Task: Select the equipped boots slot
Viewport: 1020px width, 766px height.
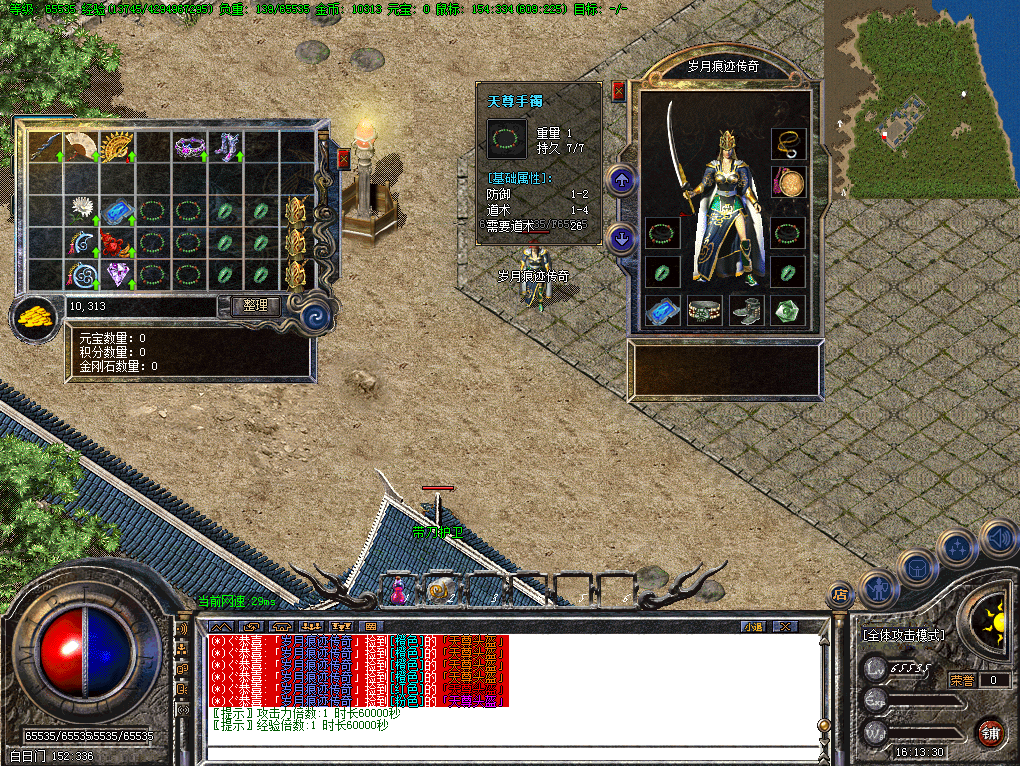Action: click(x=746, y=311)
